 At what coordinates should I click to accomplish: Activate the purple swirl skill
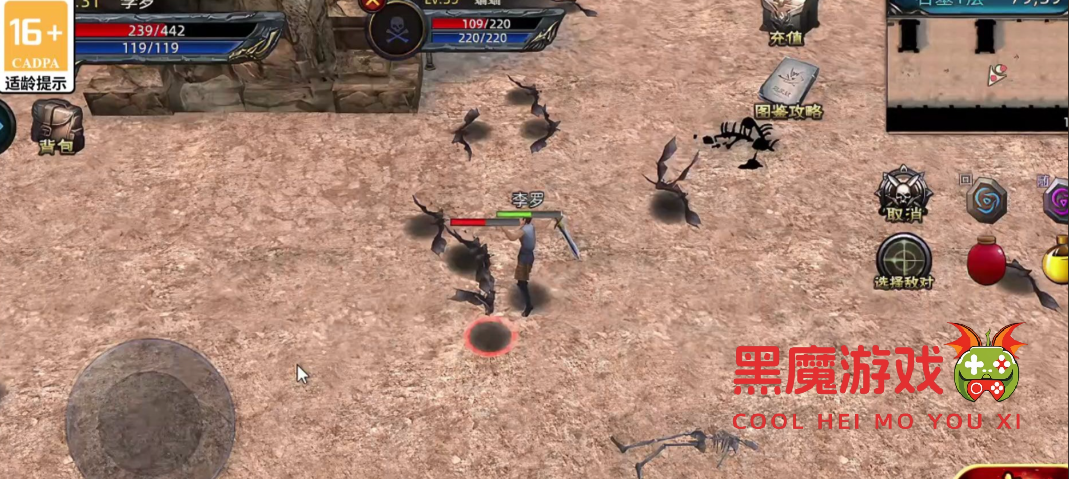[1056, 201]
